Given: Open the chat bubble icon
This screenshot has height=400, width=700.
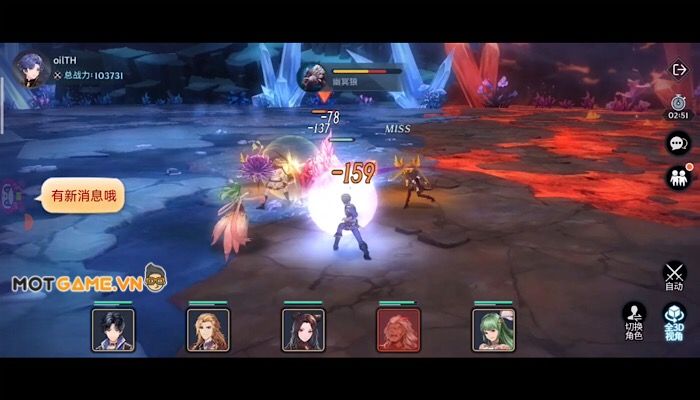Looking at the screenshot, I should coord(677,144).
